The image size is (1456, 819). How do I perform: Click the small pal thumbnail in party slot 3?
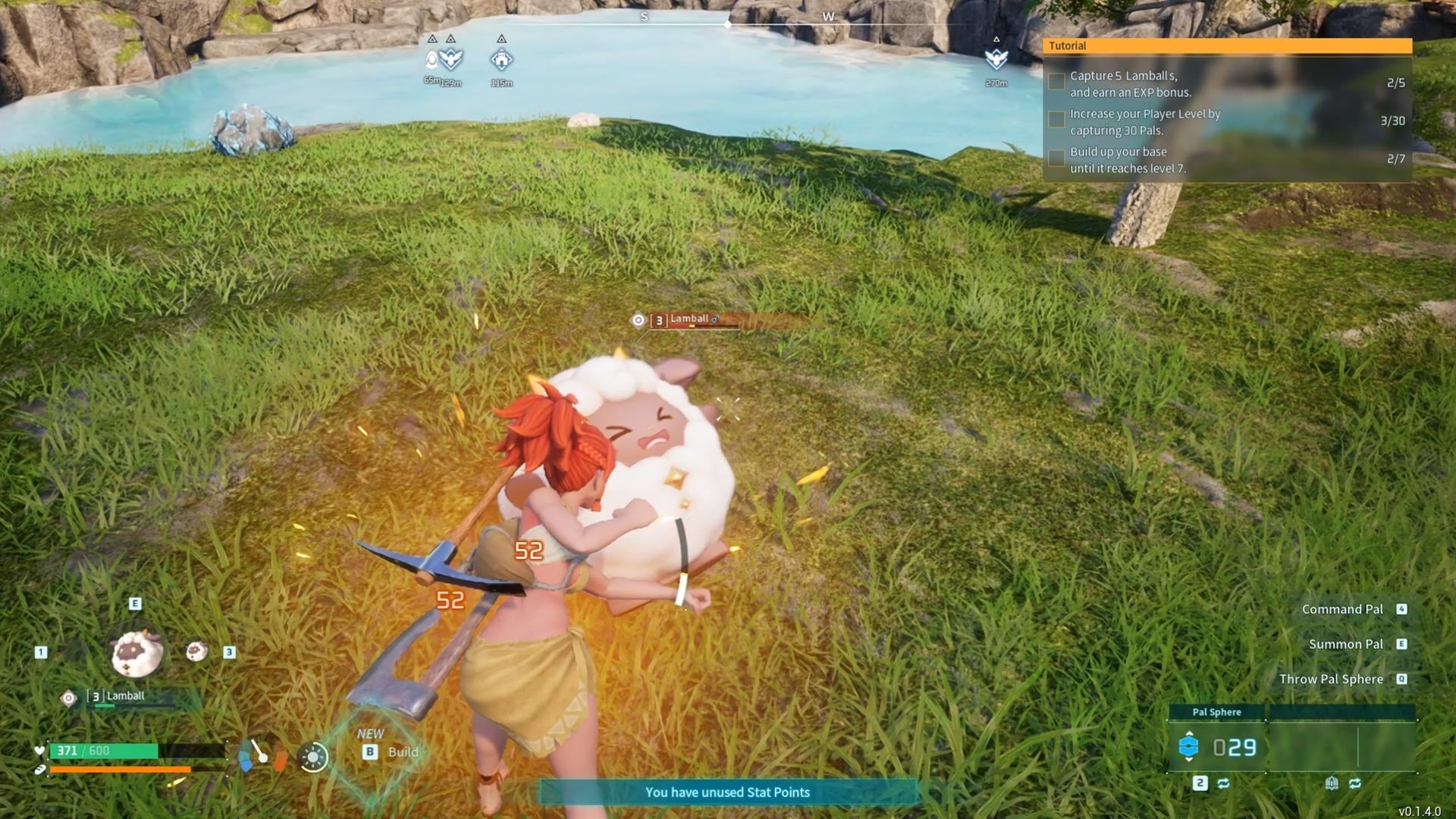tap(196, 651)
